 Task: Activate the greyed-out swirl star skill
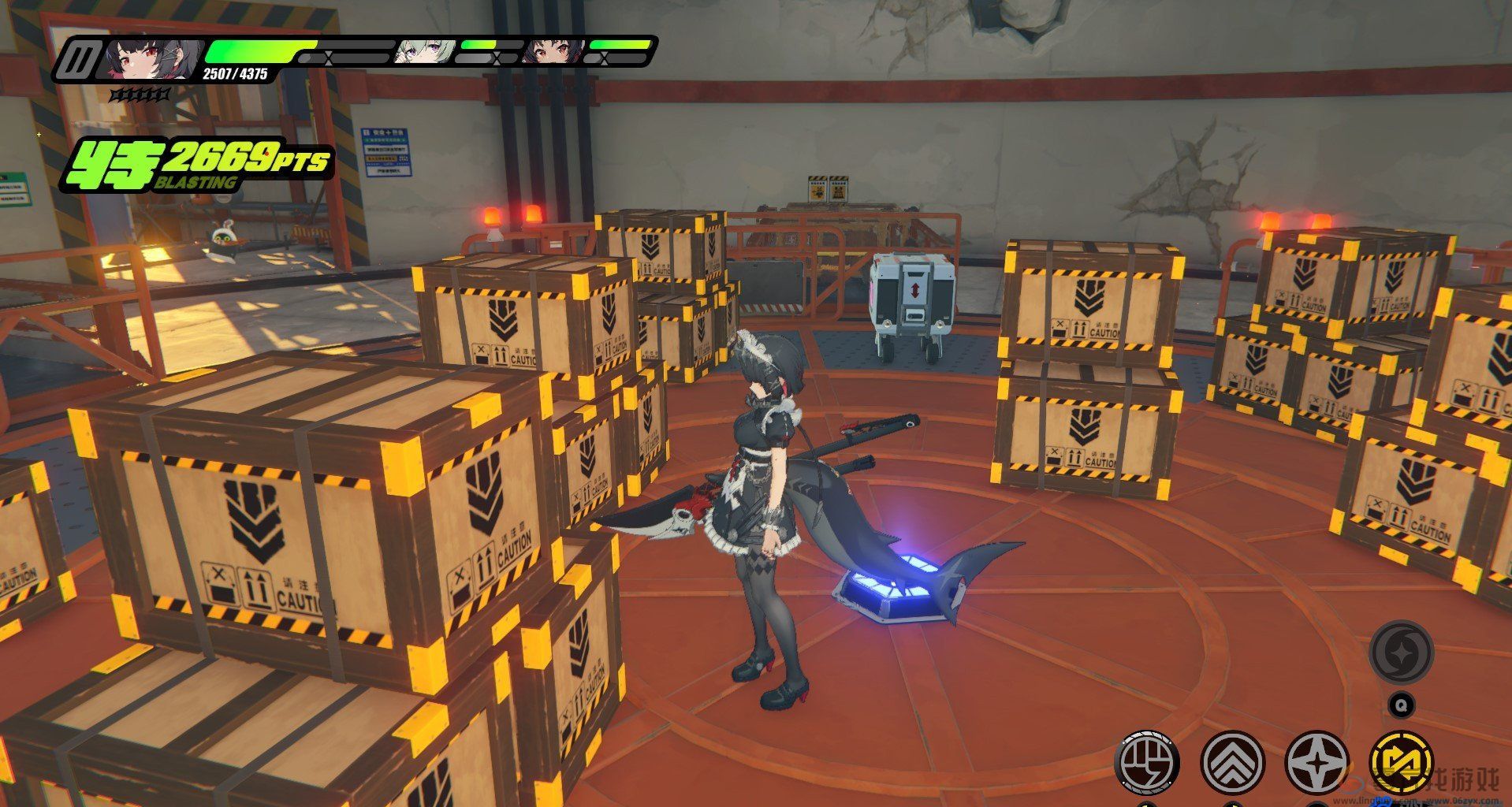pyautogui.click(x=1401, y=653)
